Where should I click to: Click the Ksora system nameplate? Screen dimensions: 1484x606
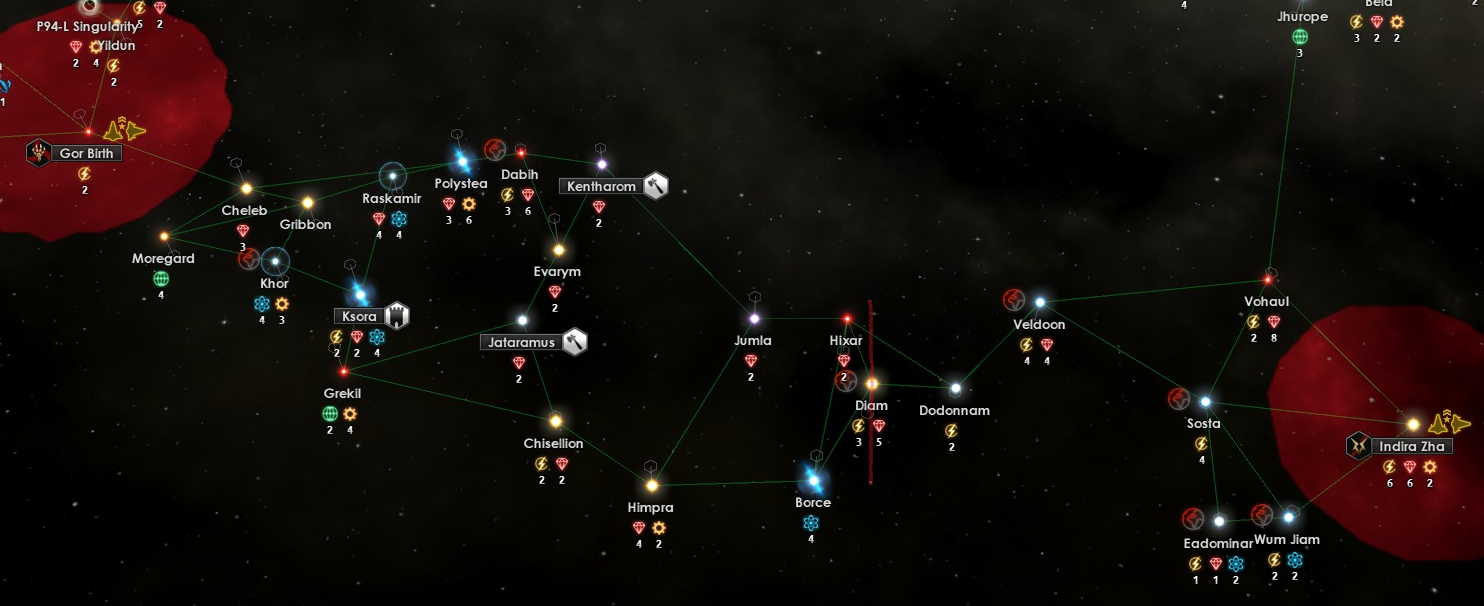pos(359,316)
